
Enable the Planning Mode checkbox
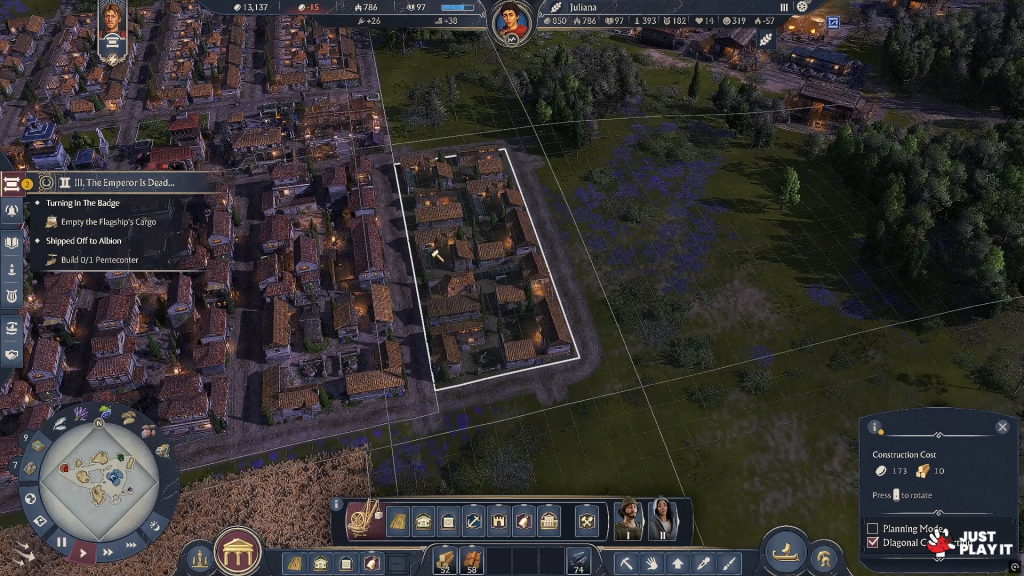coord(872,529)
